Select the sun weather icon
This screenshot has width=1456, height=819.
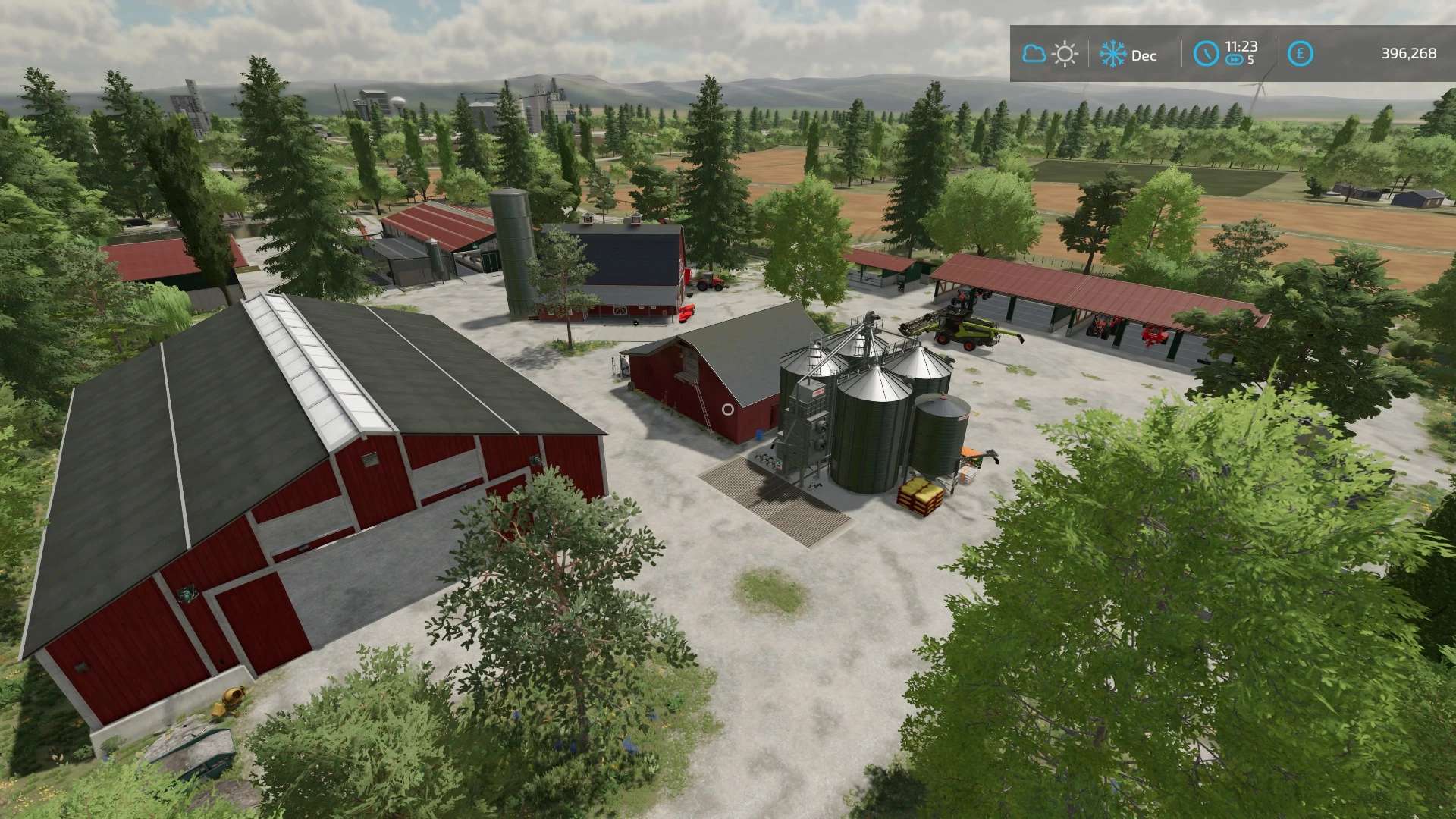[1065, 54]
